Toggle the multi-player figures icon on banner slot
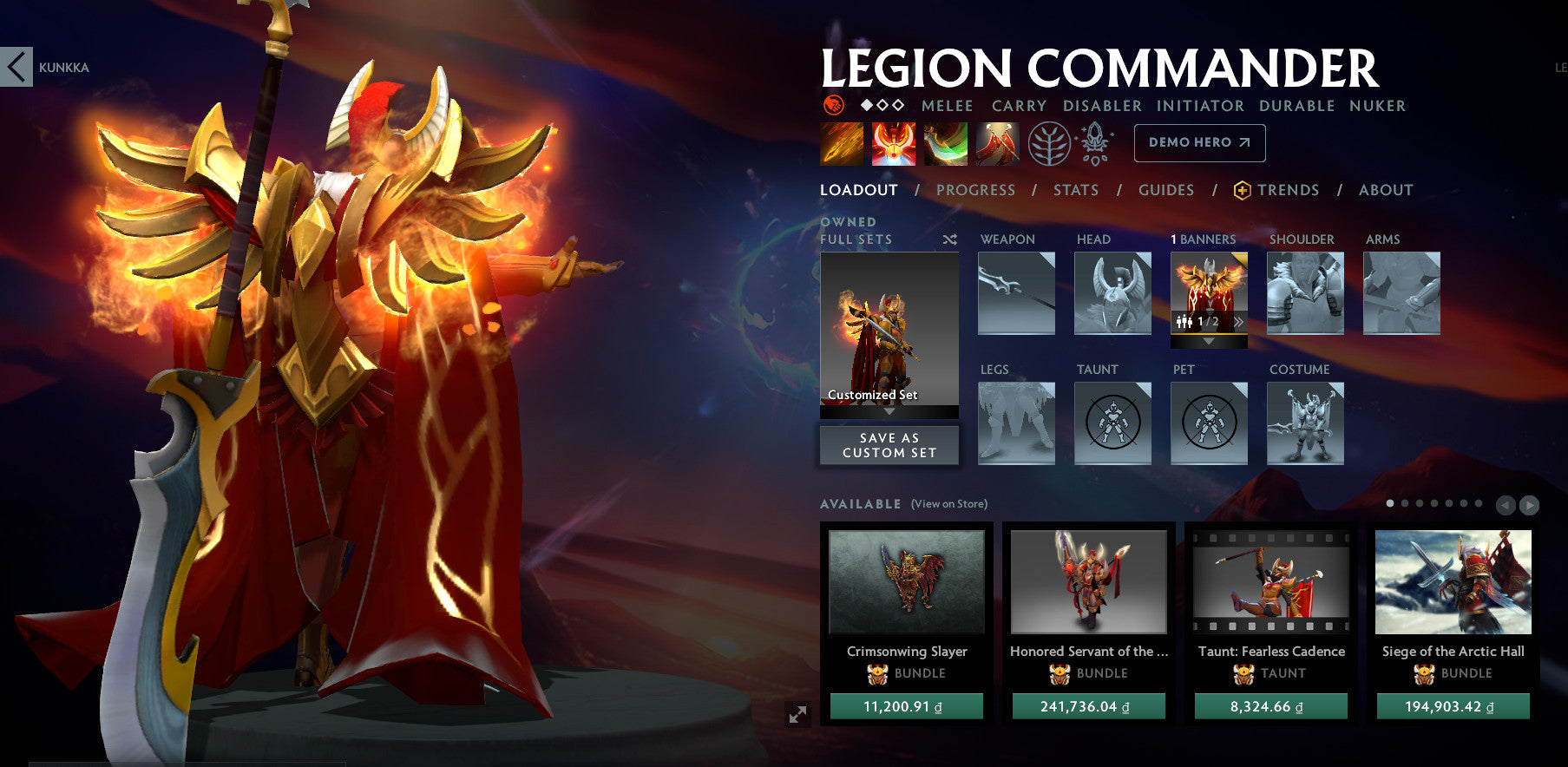 1184,321
